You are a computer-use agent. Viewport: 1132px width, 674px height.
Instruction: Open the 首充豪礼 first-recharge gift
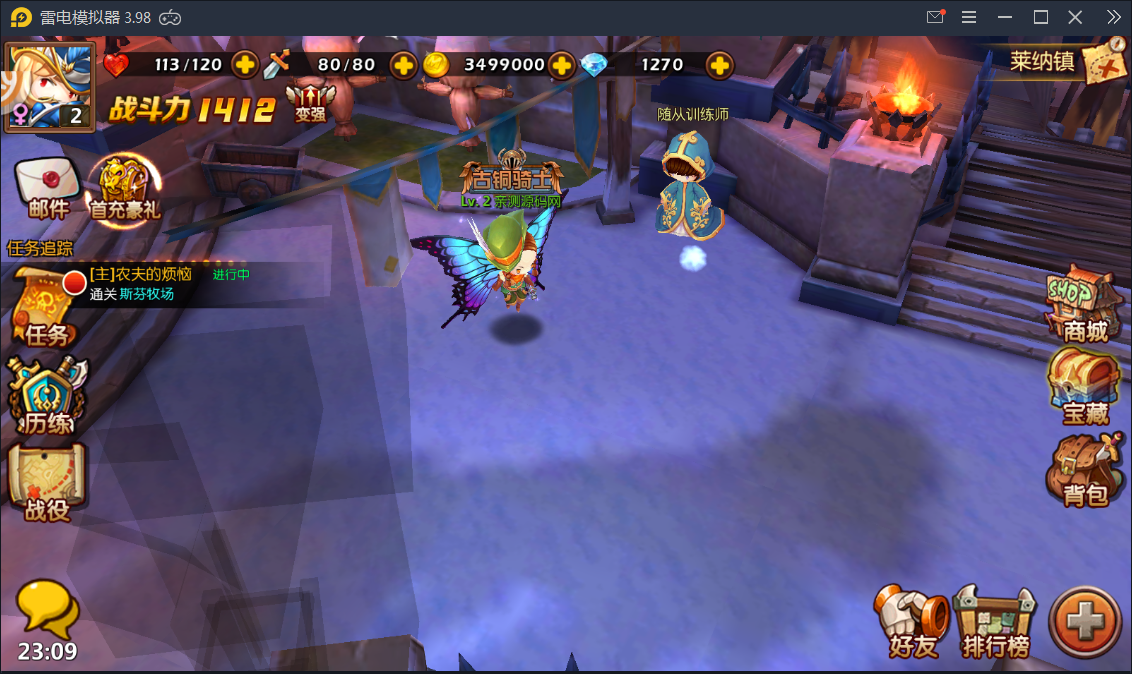point(125,188)
